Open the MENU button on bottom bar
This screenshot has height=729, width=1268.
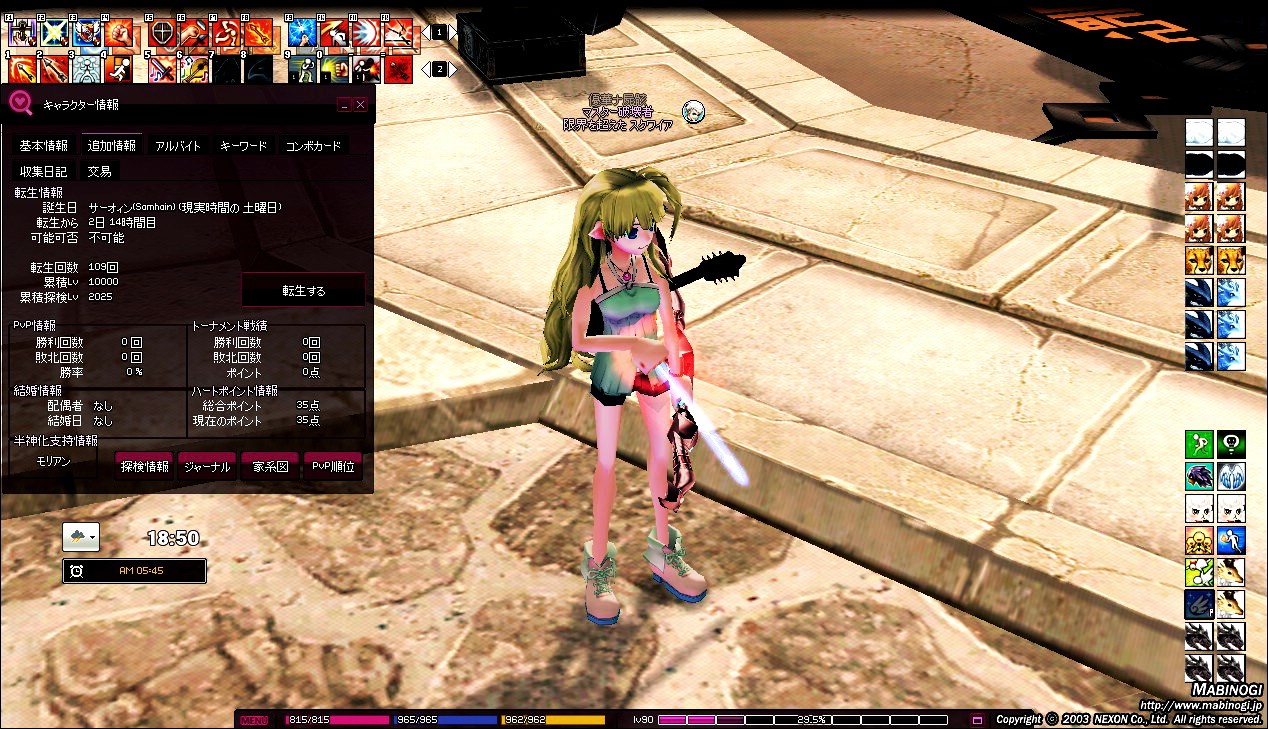pos(254,720)
